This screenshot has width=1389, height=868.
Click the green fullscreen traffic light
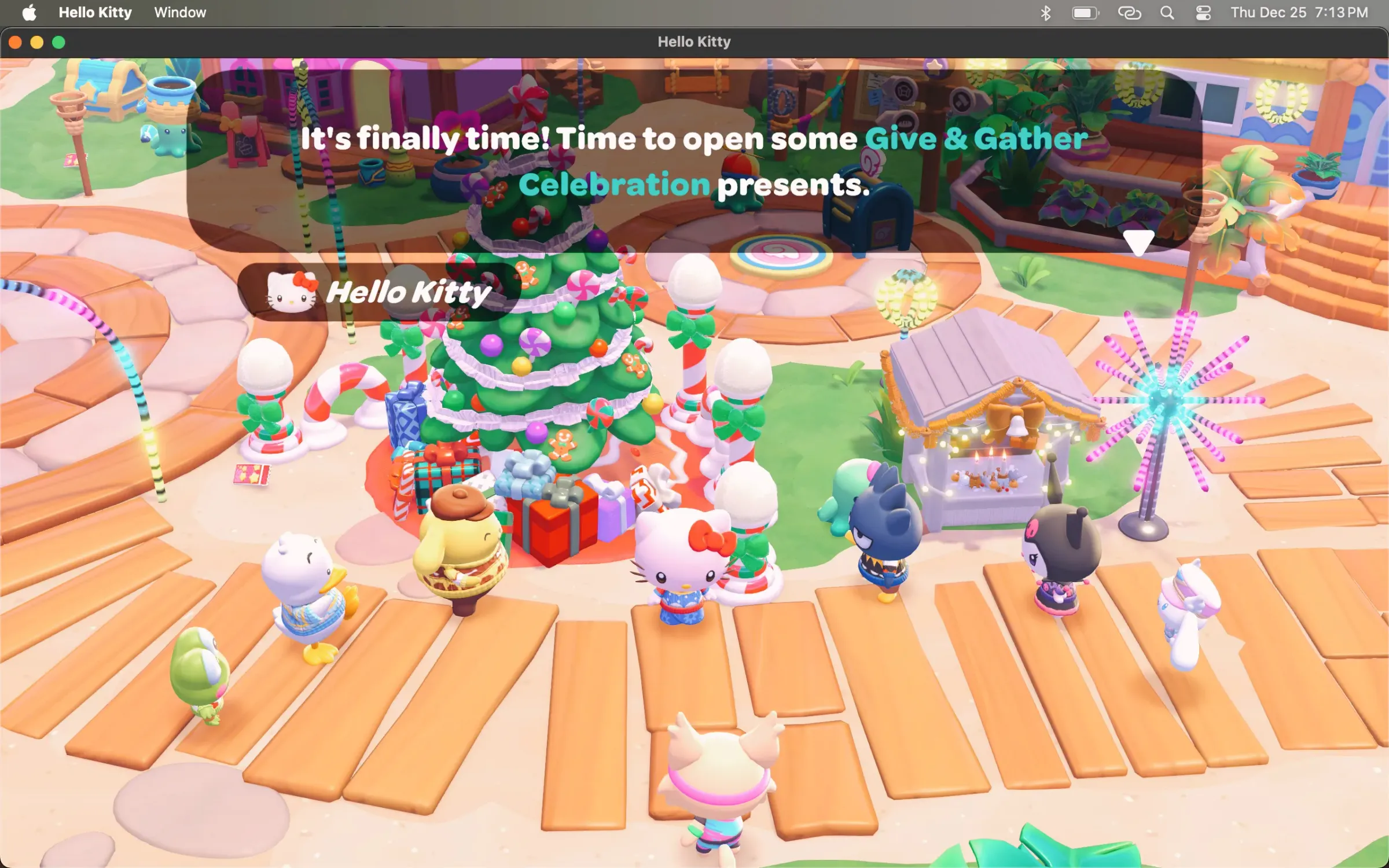[x=58, y=42]
